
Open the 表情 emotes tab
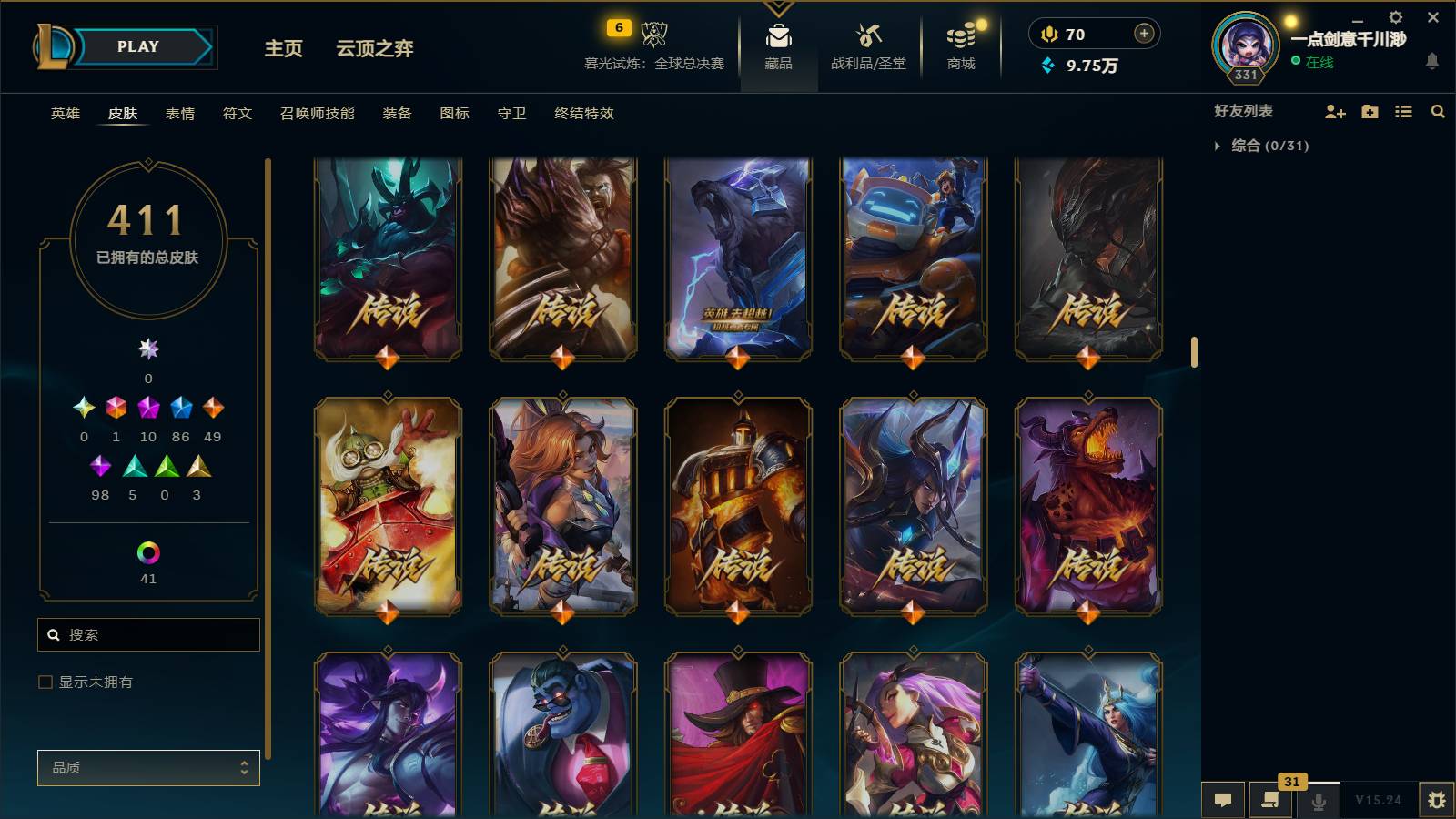pos(182,114)
